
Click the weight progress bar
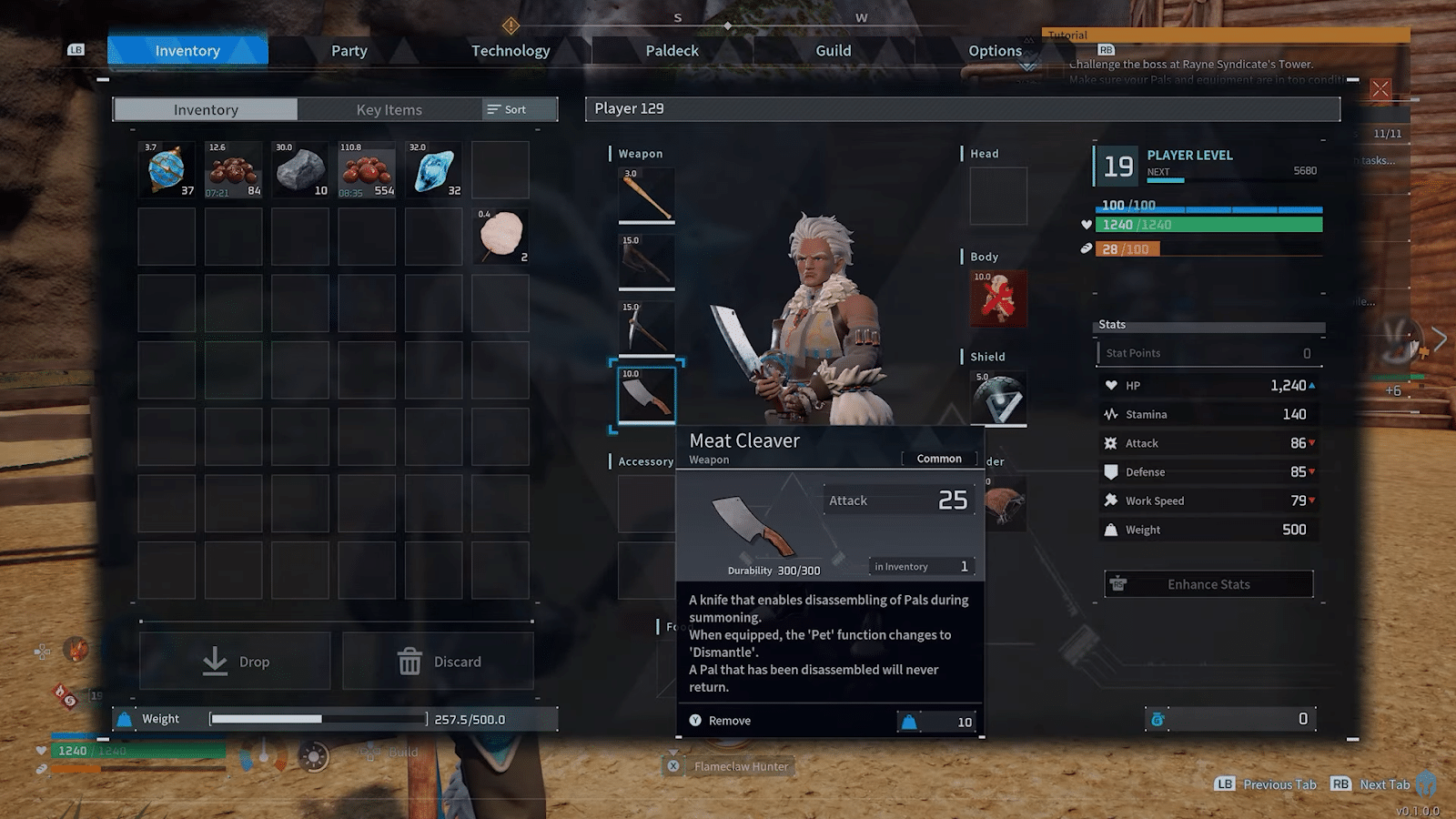318,718
